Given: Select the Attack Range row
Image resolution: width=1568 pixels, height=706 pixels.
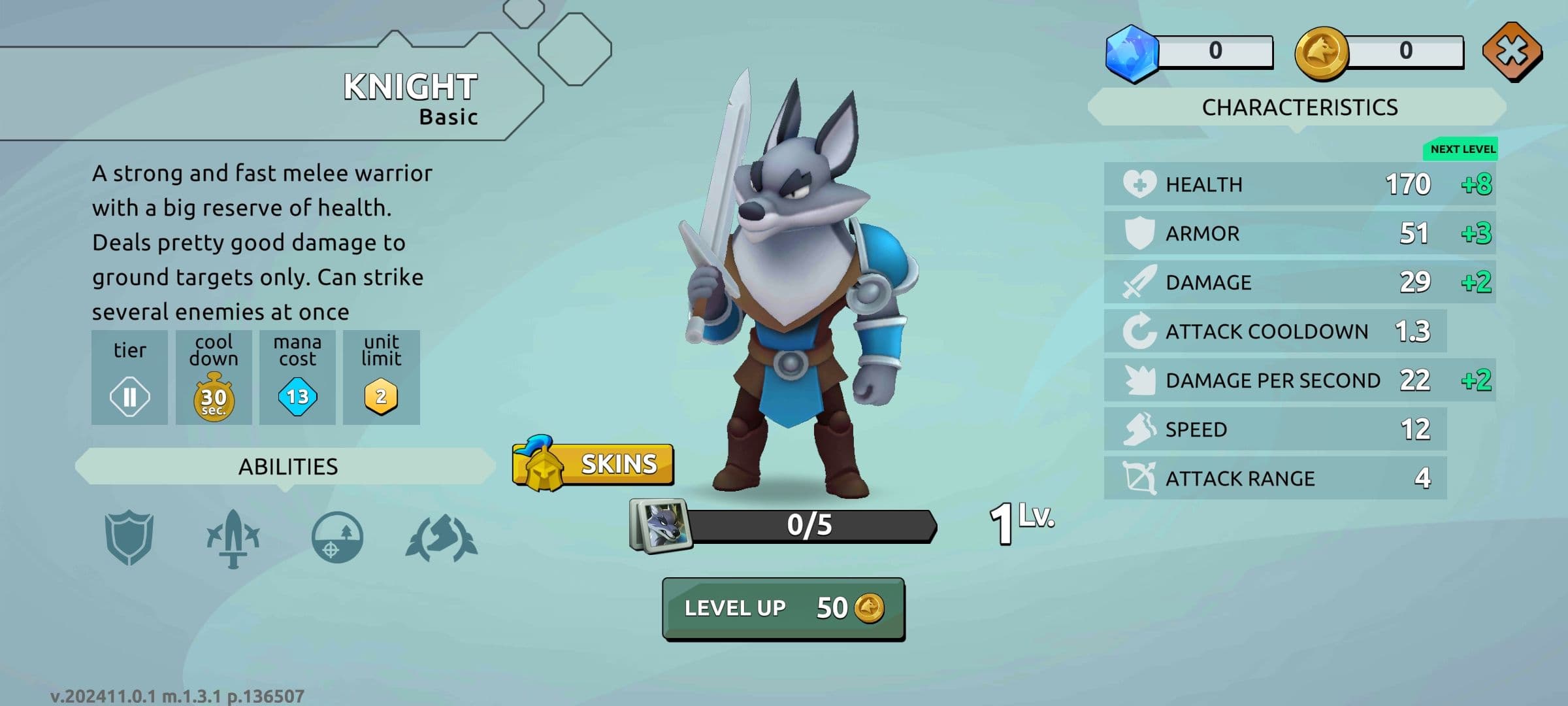Looking at the screenshot, I should (x=1275, y=479).
